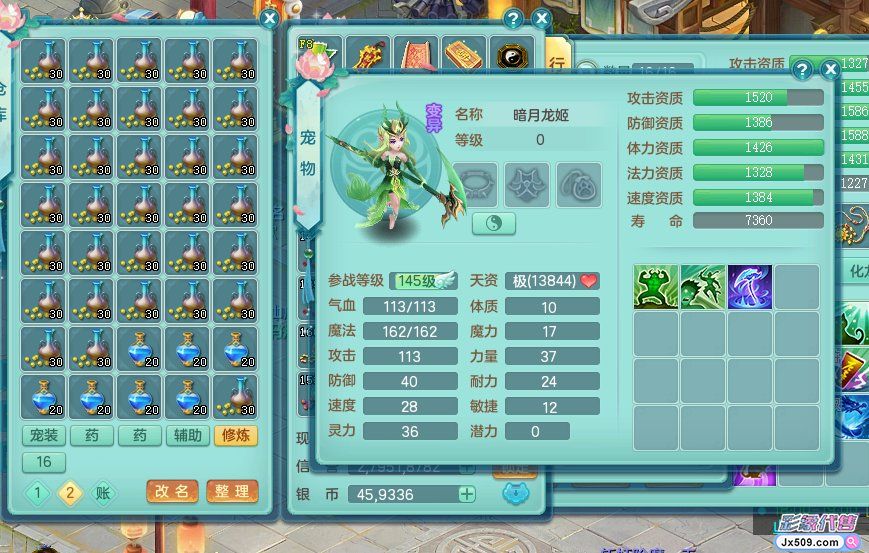Open storage page 16
The height and width of the screenshot is (553, 869).
(x=43, y=462)
